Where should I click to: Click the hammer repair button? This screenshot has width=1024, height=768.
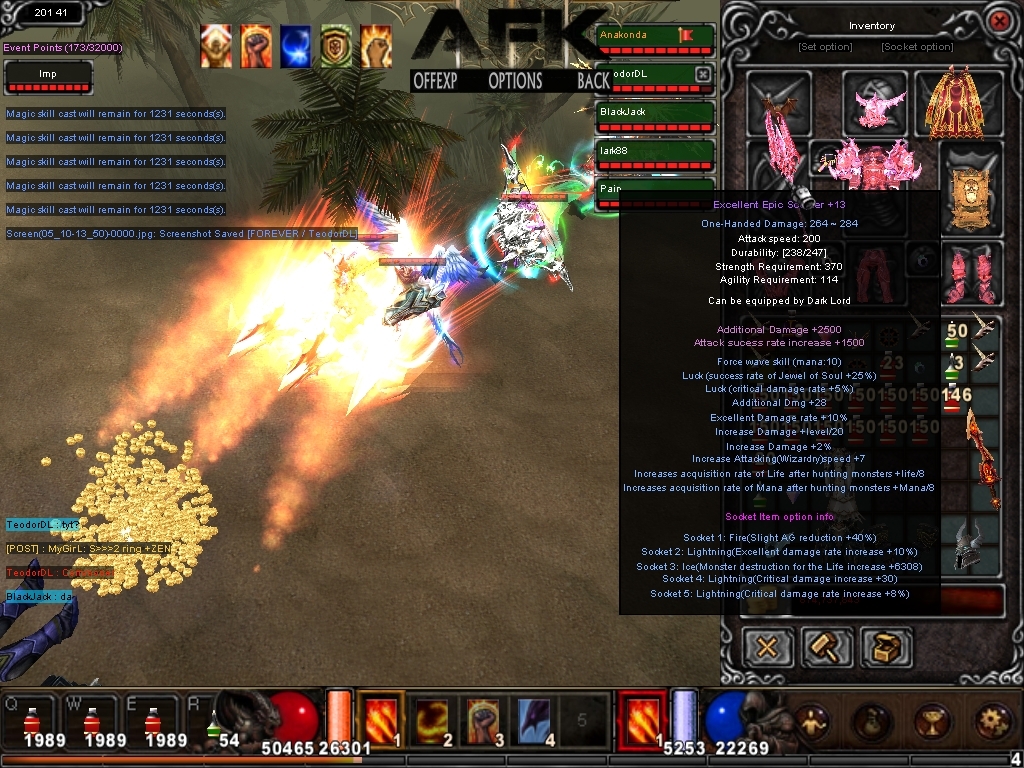pos(827,647)
